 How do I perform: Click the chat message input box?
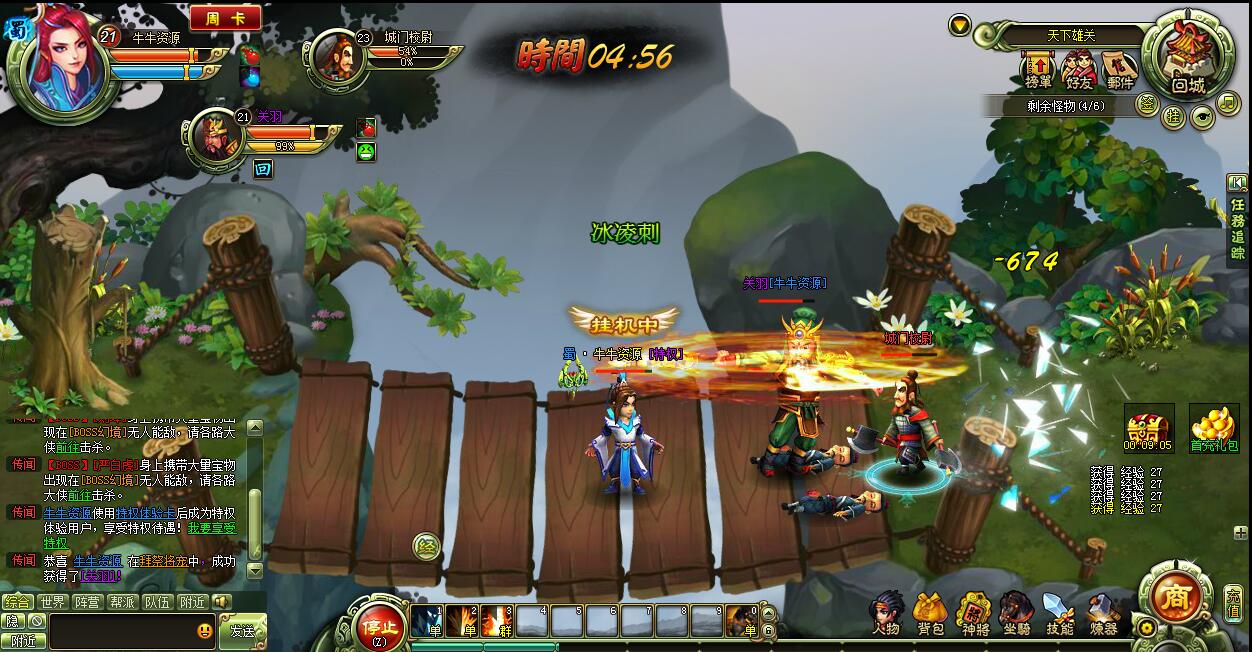pyautogui.click(x=120, y=631)
